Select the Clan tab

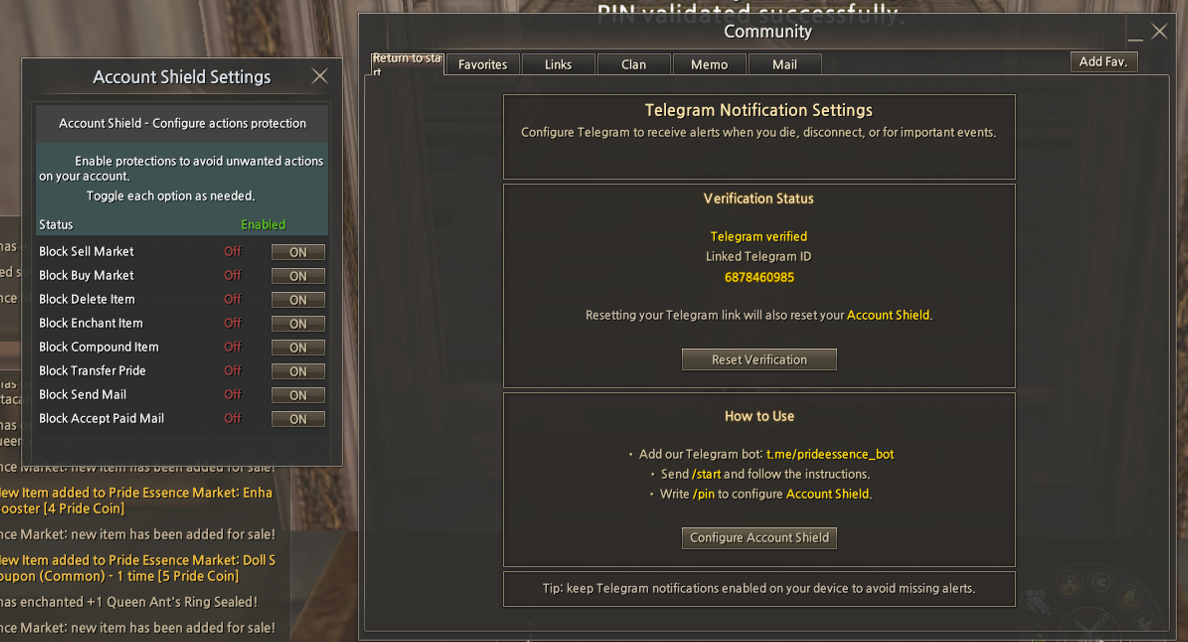click(634, 64)
